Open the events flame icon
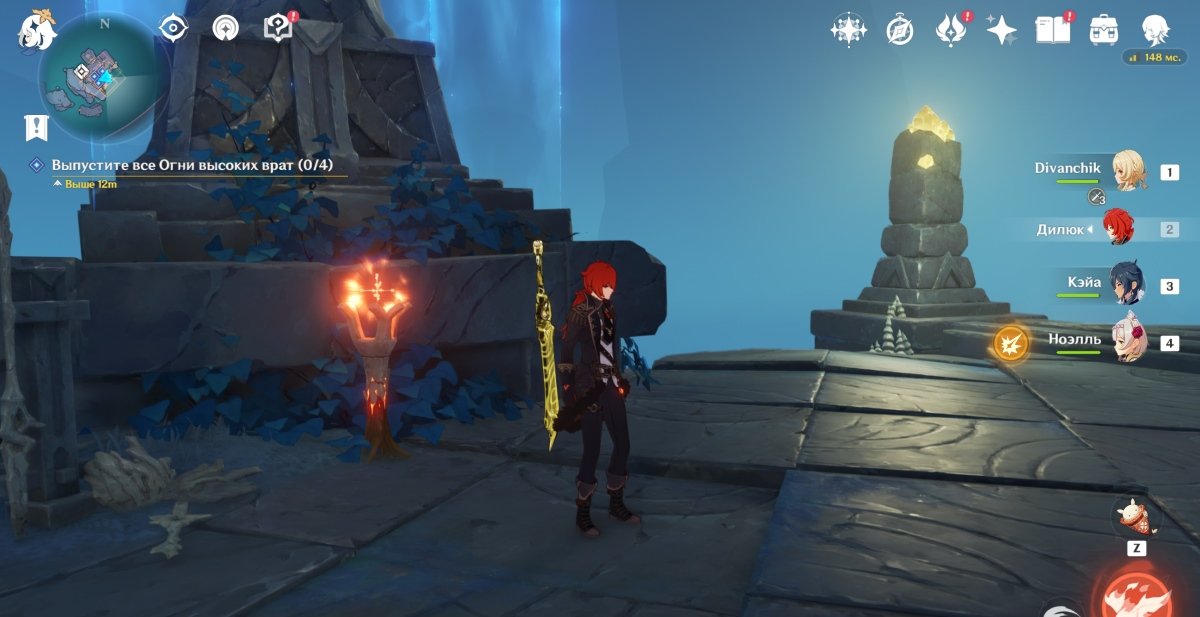The height and width of the screenshot is (617, 1200). click(949, 30)
